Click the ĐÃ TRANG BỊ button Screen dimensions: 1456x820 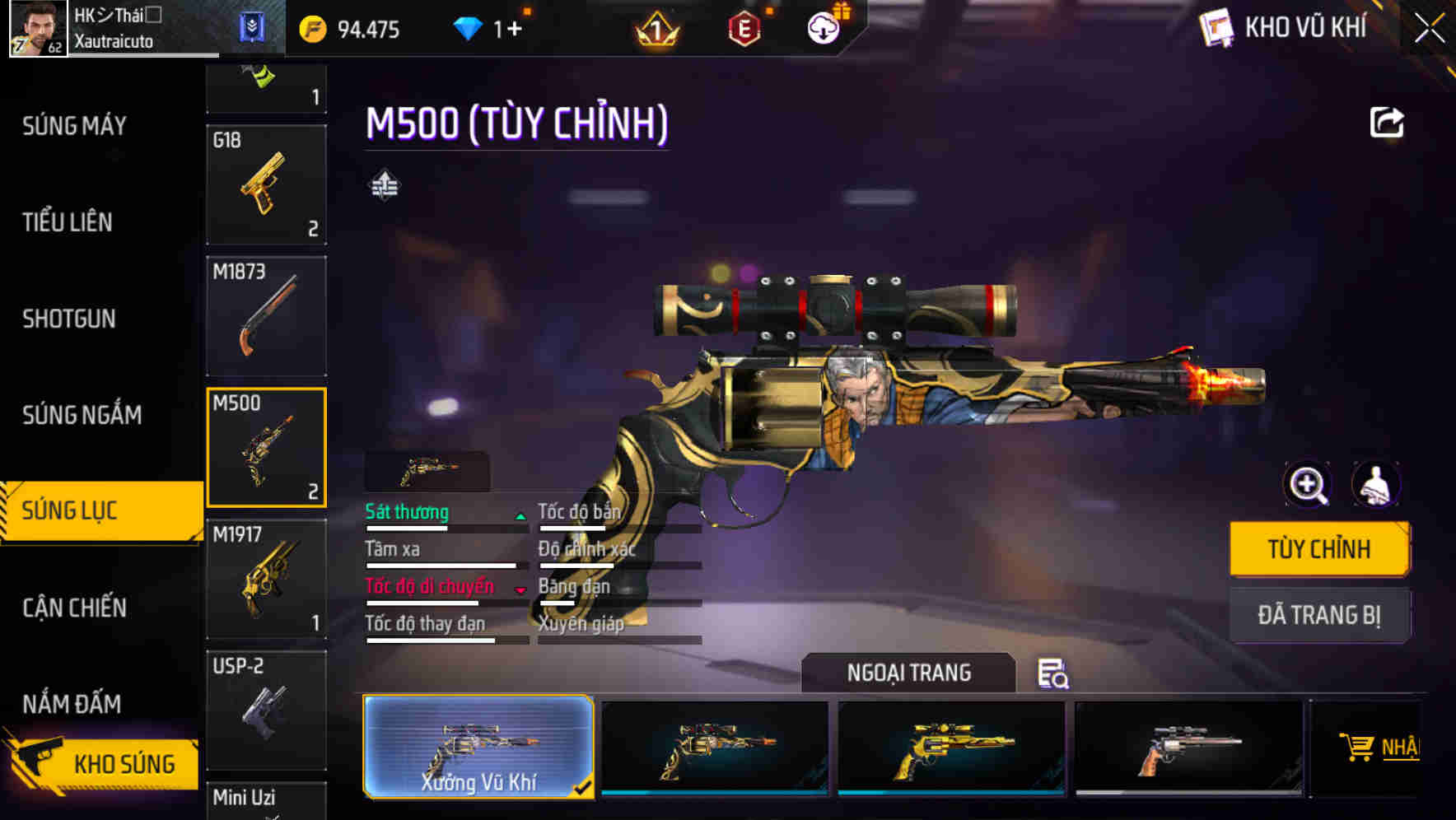point(1319,615)
